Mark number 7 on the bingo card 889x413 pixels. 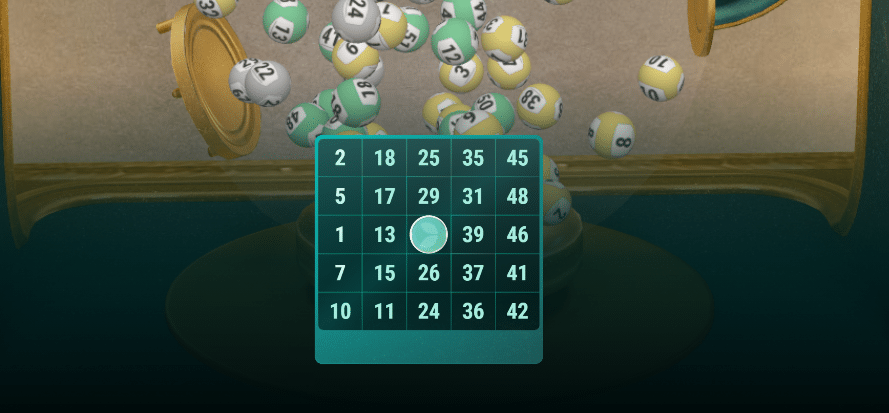point(341,273)
